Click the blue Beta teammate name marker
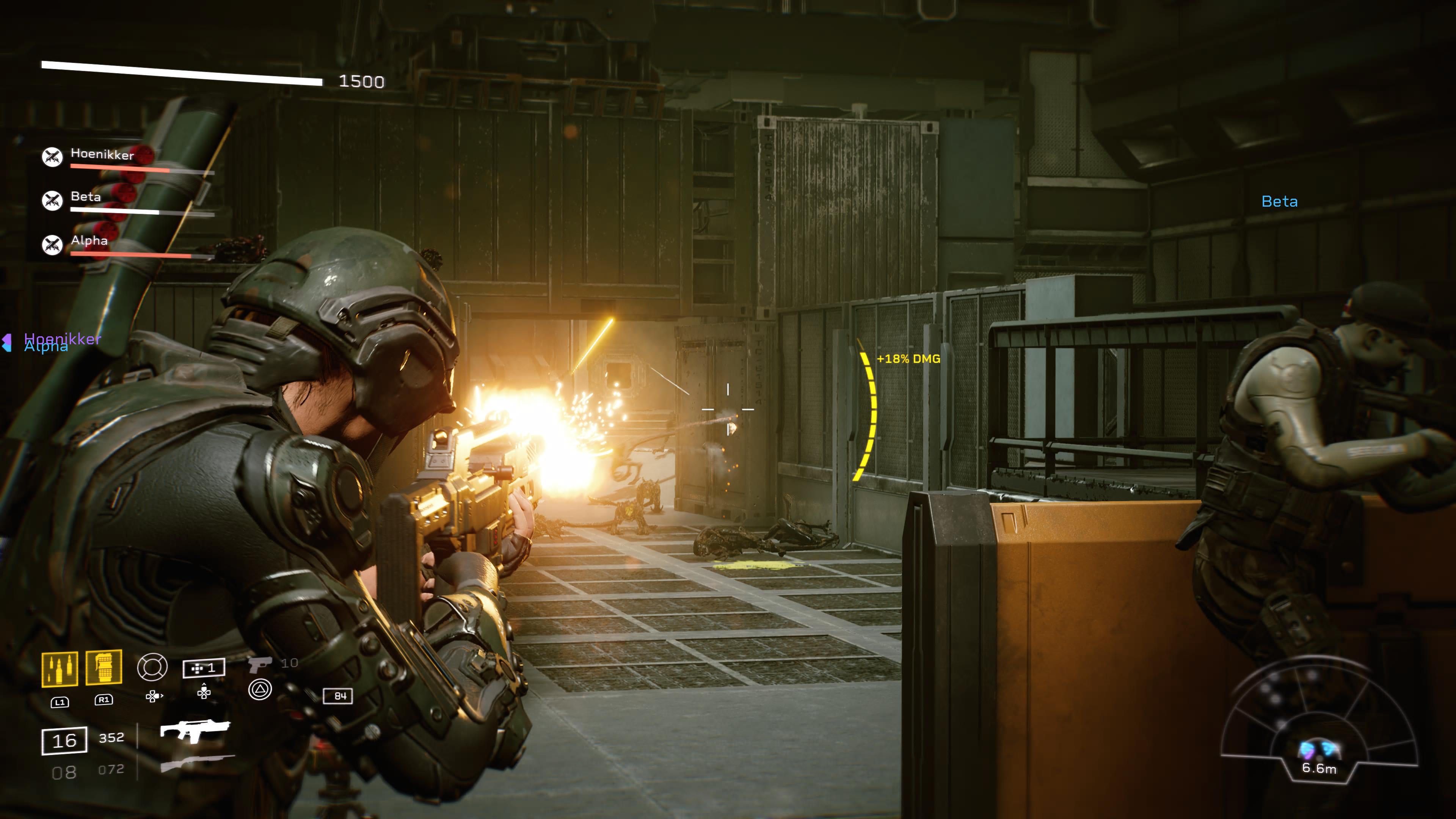Screen dimensions: 1456x819 coord(1279,202)
